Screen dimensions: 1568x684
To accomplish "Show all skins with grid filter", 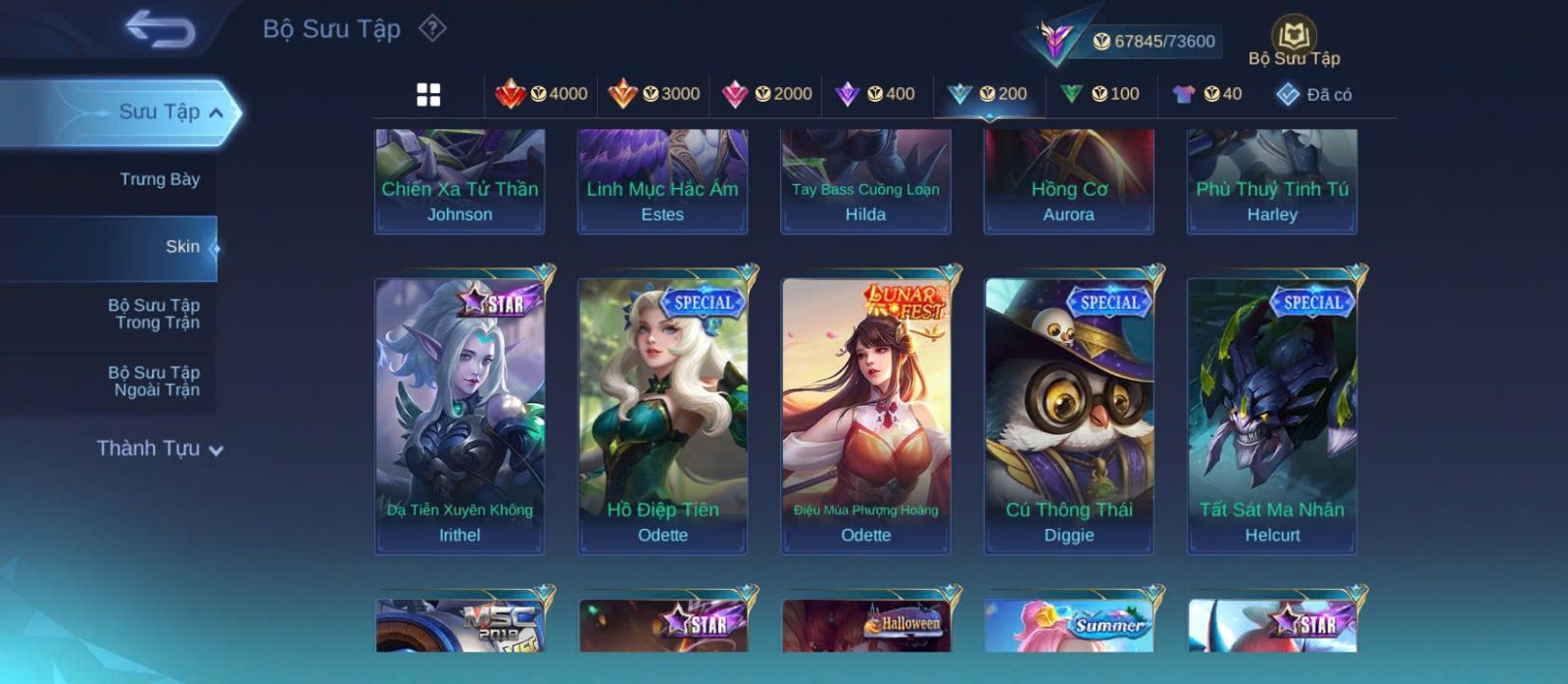I will [428, 95].
